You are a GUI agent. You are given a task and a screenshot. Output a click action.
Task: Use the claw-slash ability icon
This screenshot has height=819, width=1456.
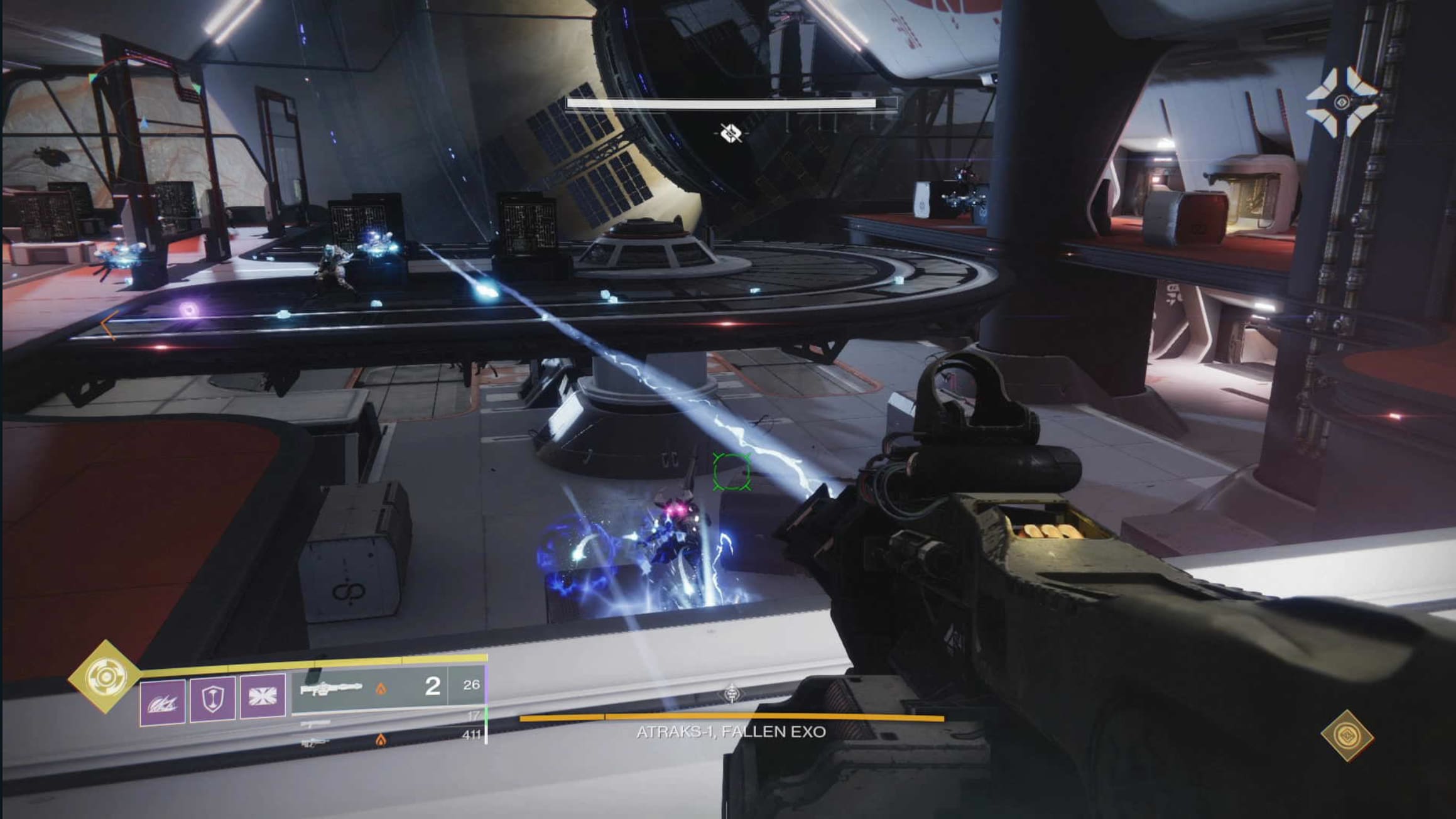coord(162,701)
